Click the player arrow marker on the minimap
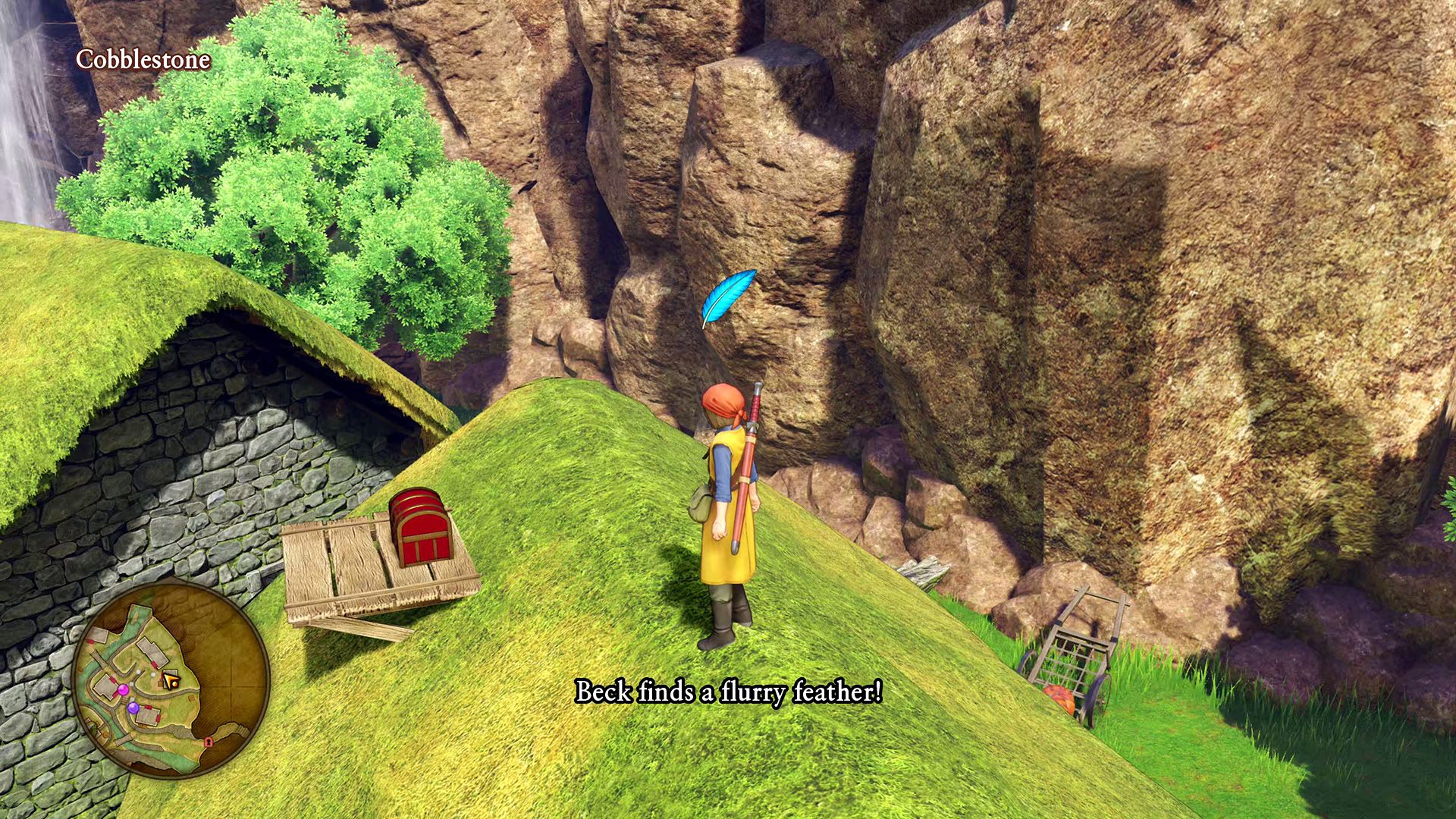 click(x=171, y=678)
